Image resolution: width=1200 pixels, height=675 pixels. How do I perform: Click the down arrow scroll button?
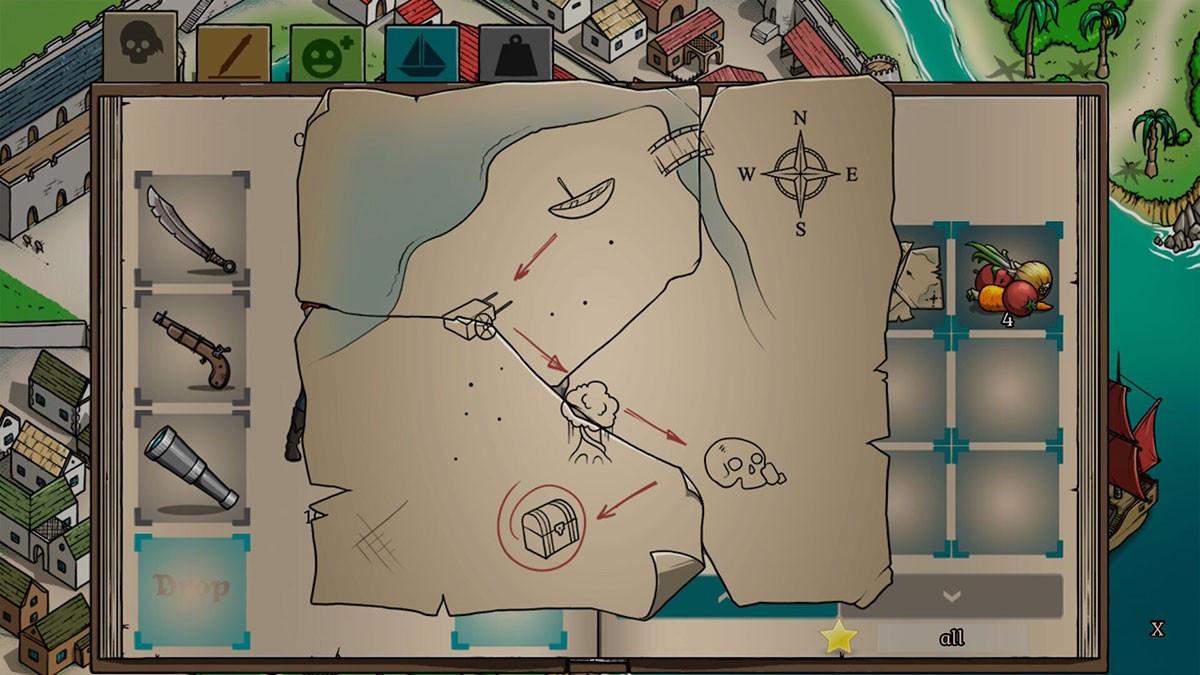pyautogui.click(x=951, y=596)
